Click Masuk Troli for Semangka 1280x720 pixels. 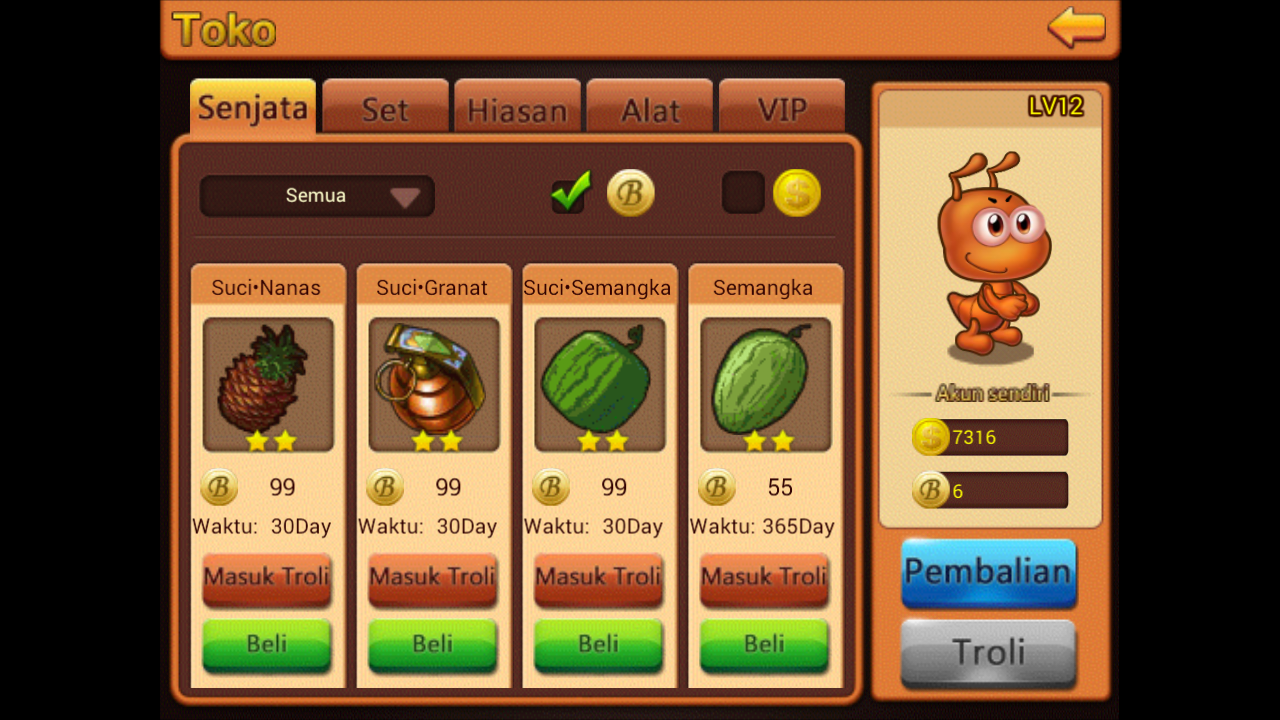click(x=764, y=579)
